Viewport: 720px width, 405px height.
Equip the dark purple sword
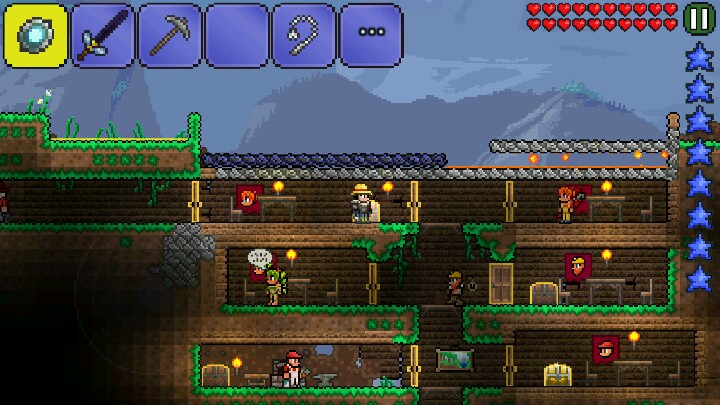click(x=102, y=35)
